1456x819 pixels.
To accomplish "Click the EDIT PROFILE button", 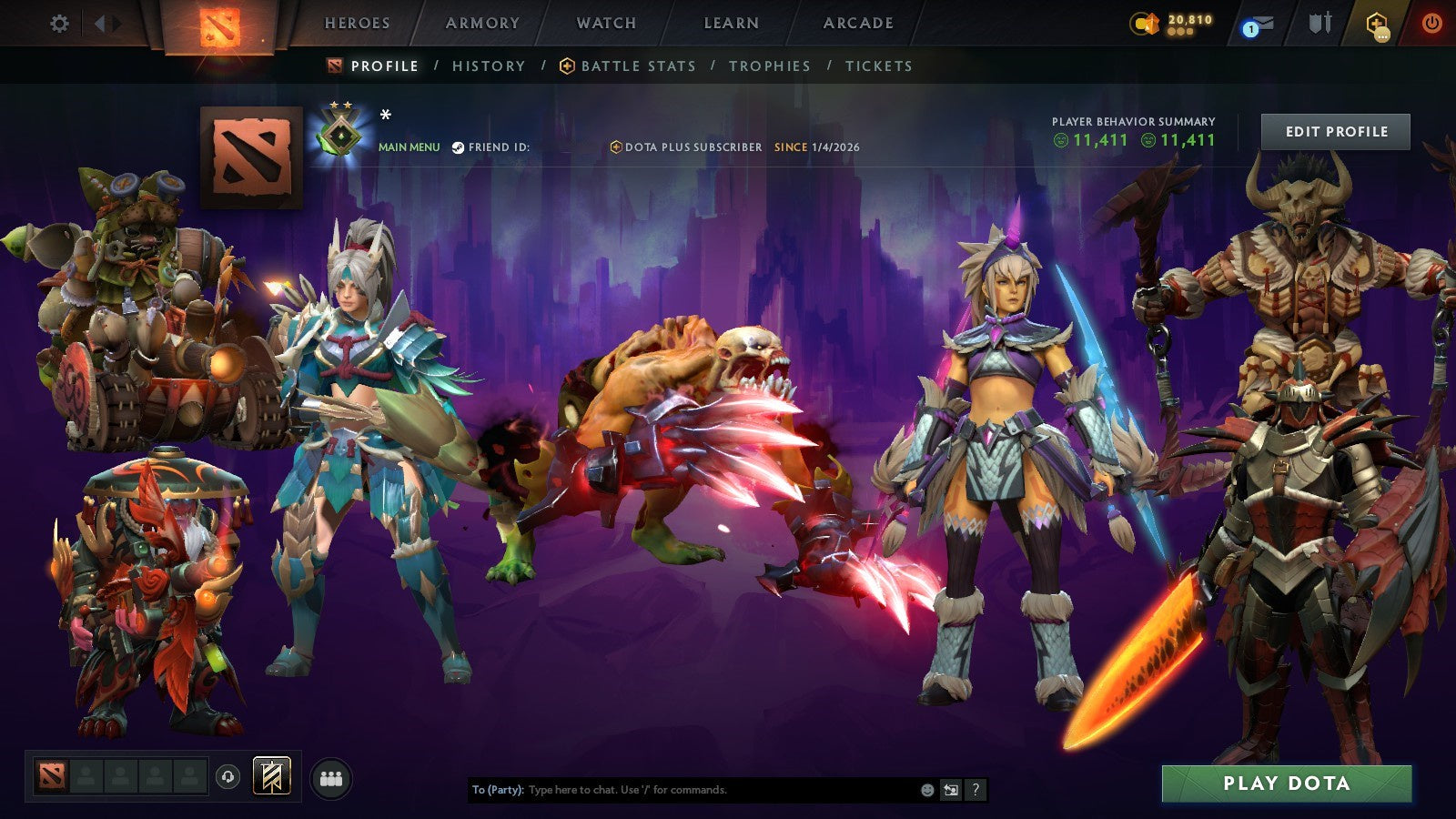I will 1335,131.
